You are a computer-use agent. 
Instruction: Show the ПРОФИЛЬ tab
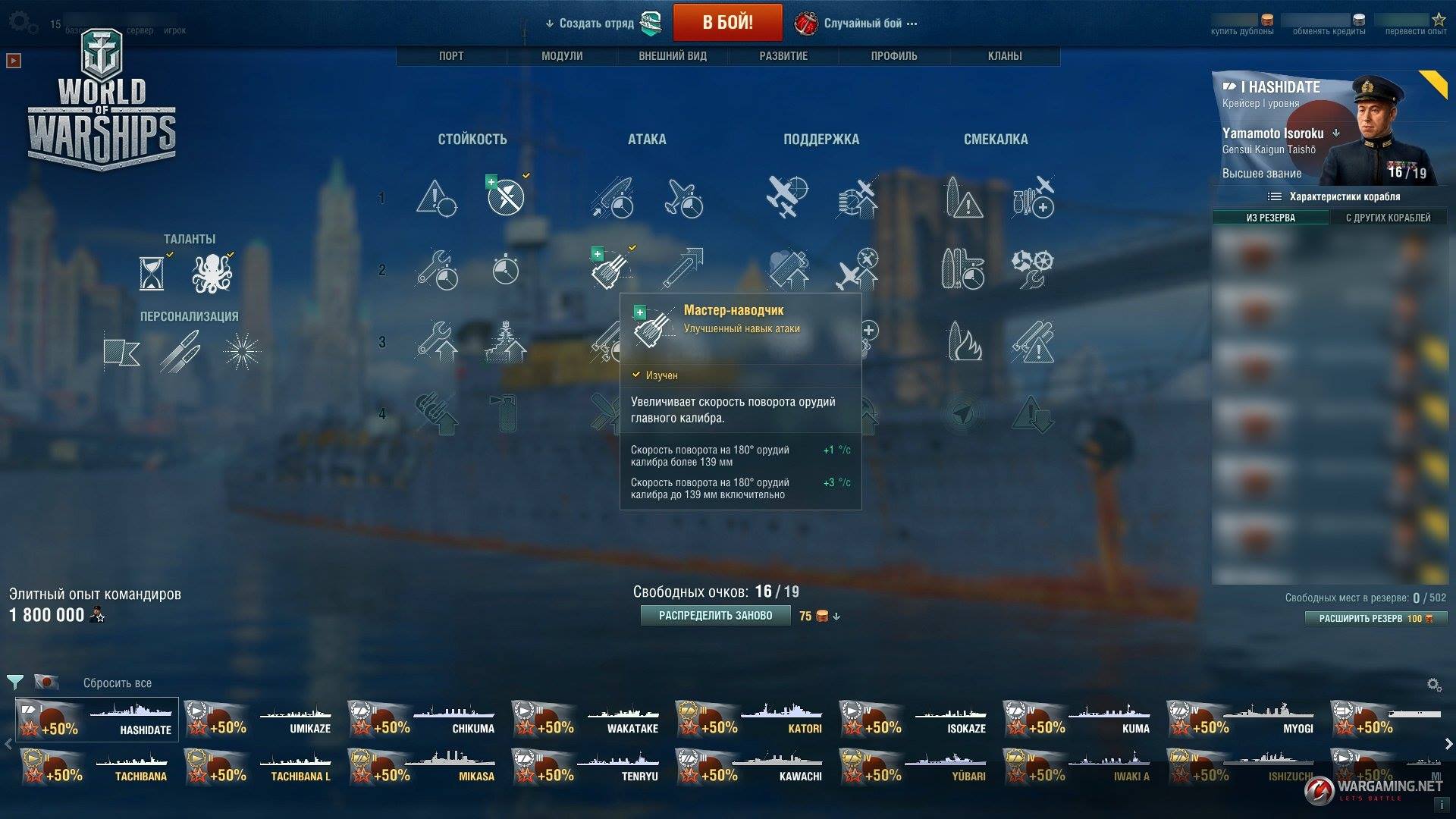click(894, 56)
